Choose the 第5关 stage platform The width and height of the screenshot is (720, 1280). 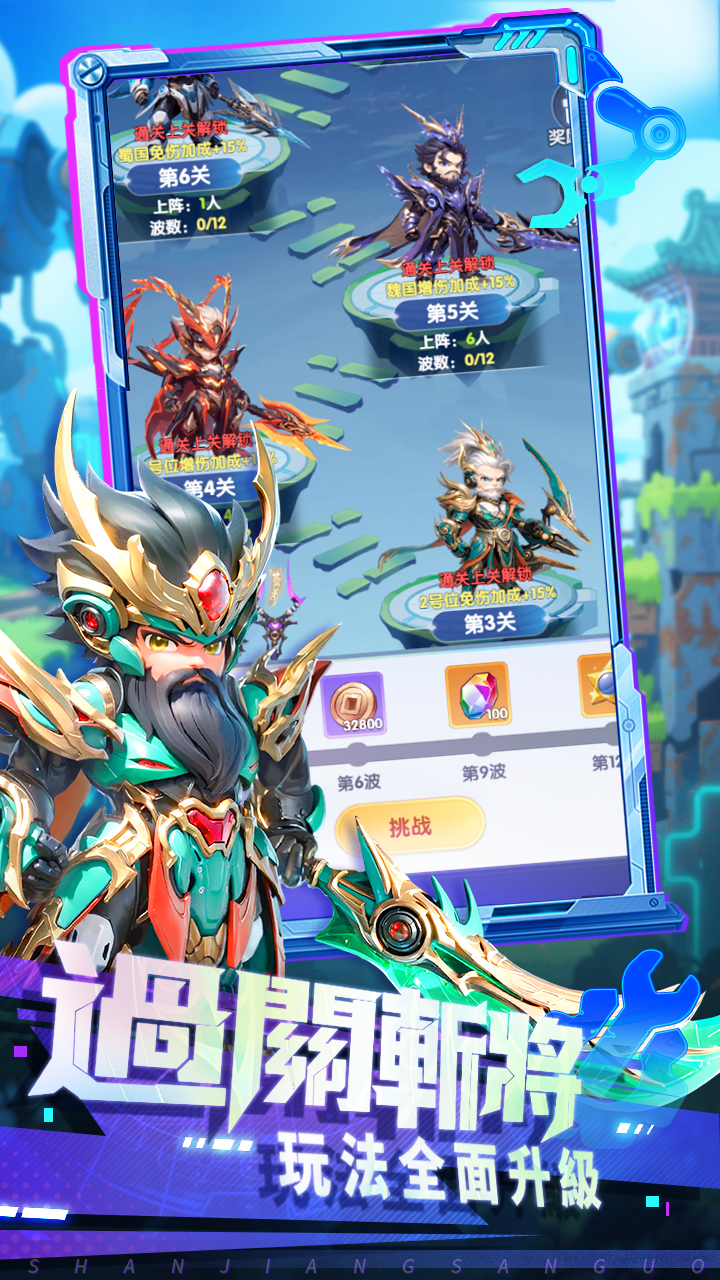(x=452, y=312)
